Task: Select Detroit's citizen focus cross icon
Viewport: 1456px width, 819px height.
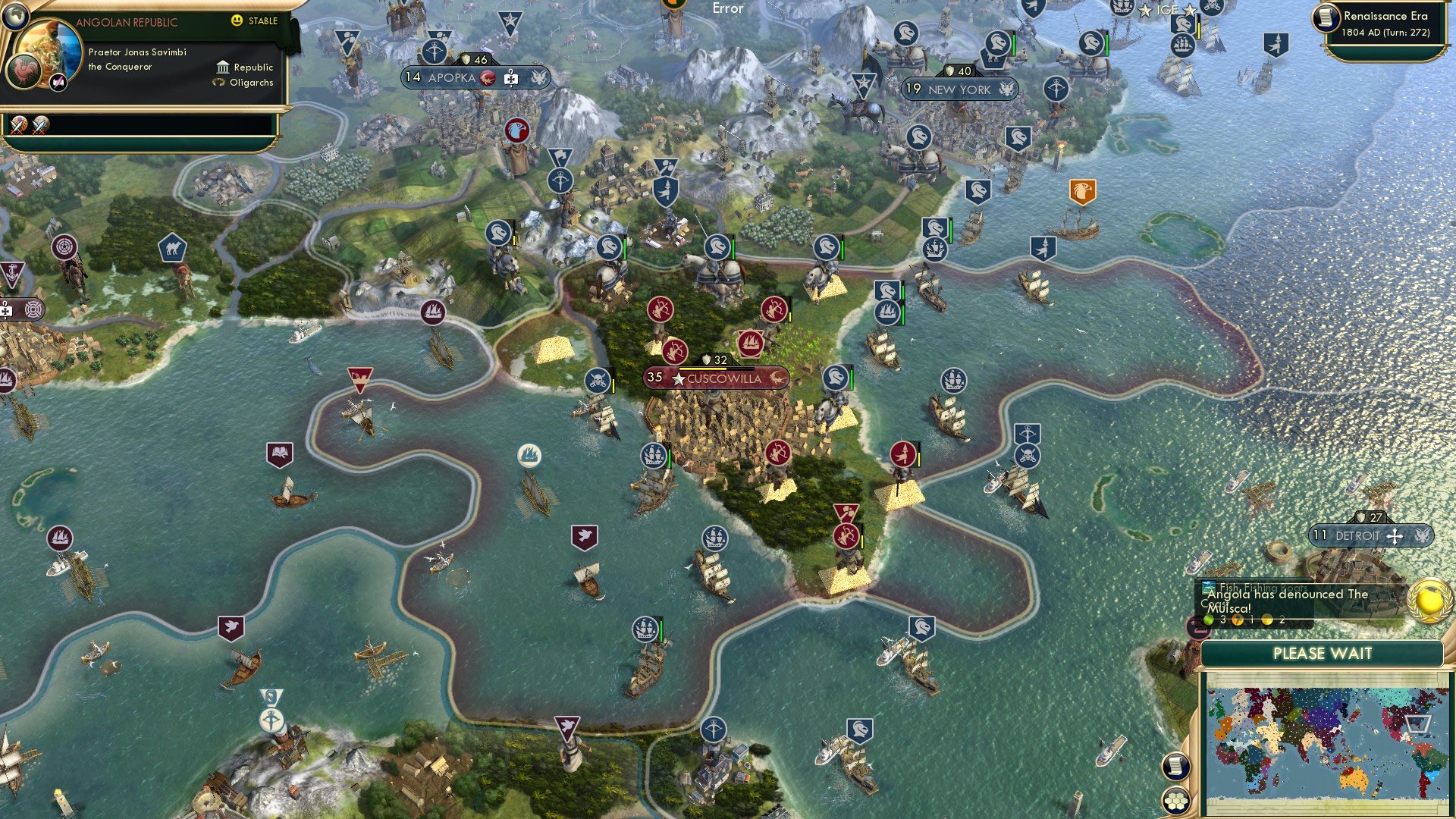Action: 1395,536
